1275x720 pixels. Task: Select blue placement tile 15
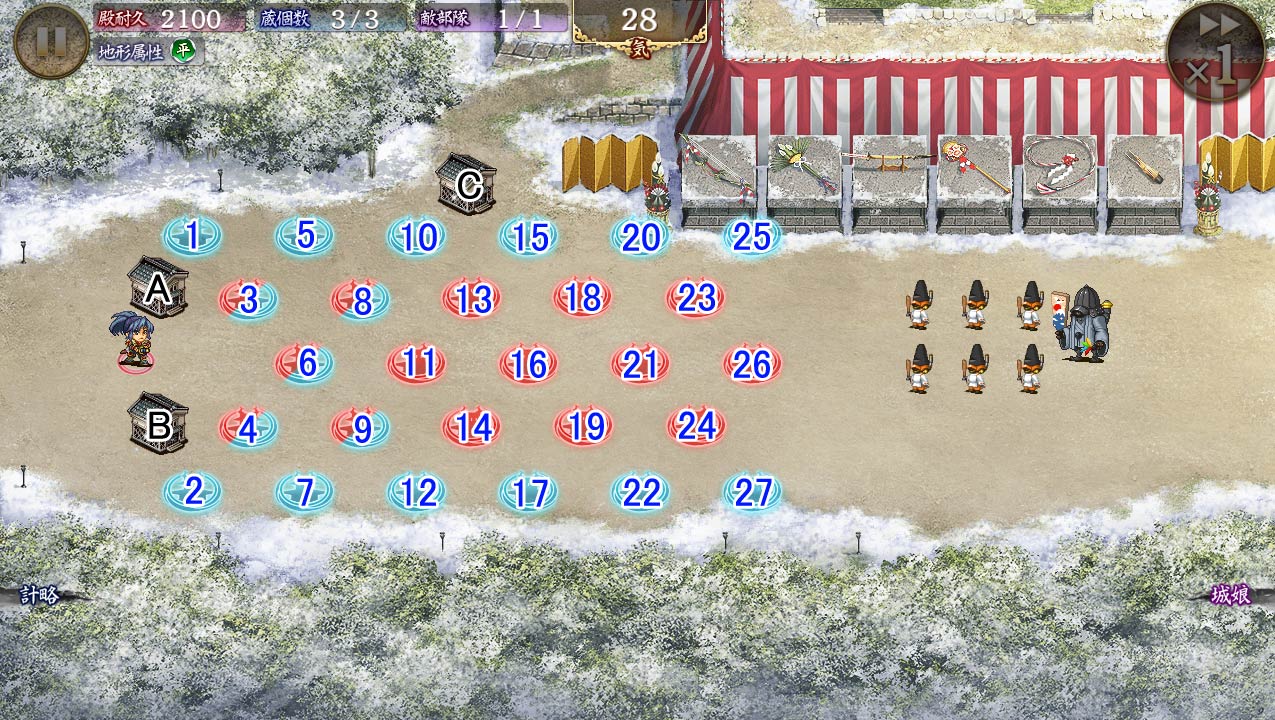(529, 238)
